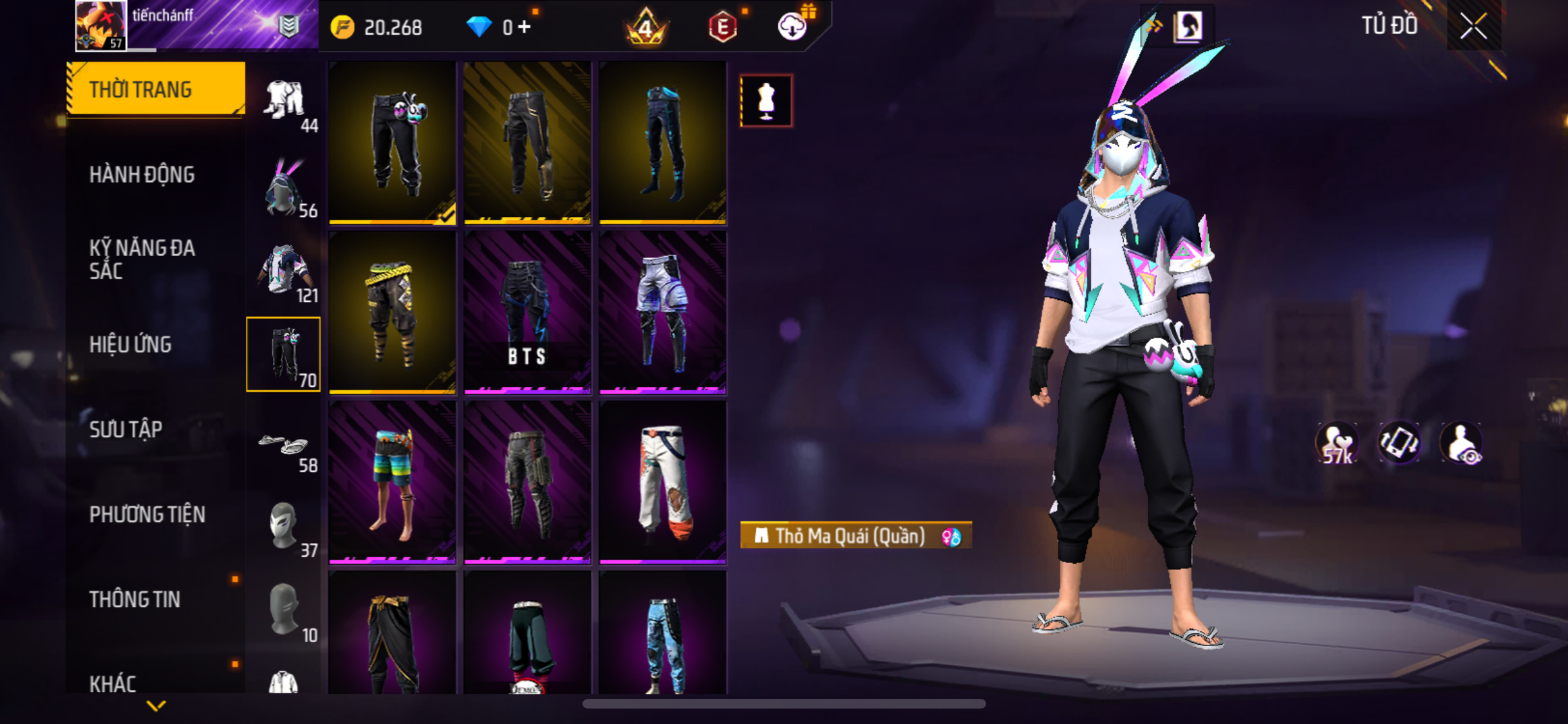Viewport: 1568px width, 724px height.
Task: Tap the 57k likes heart icon
Action: [1336, 444]
